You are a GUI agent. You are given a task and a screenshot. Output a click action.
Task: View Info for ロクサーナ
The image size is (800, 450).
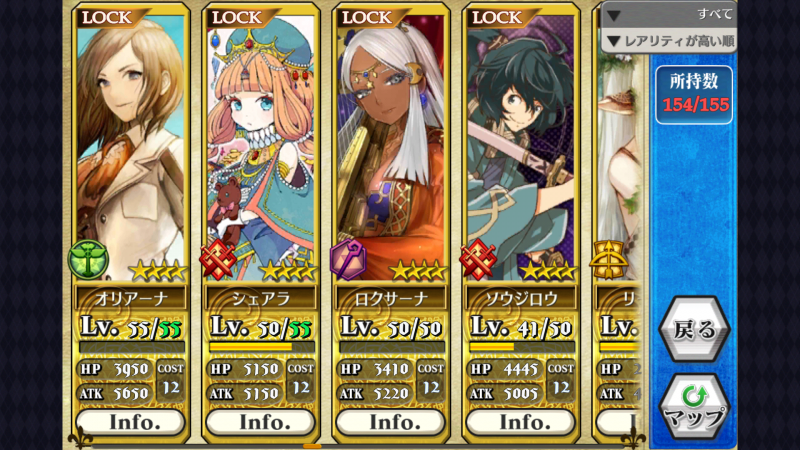[x=391, y=421]
